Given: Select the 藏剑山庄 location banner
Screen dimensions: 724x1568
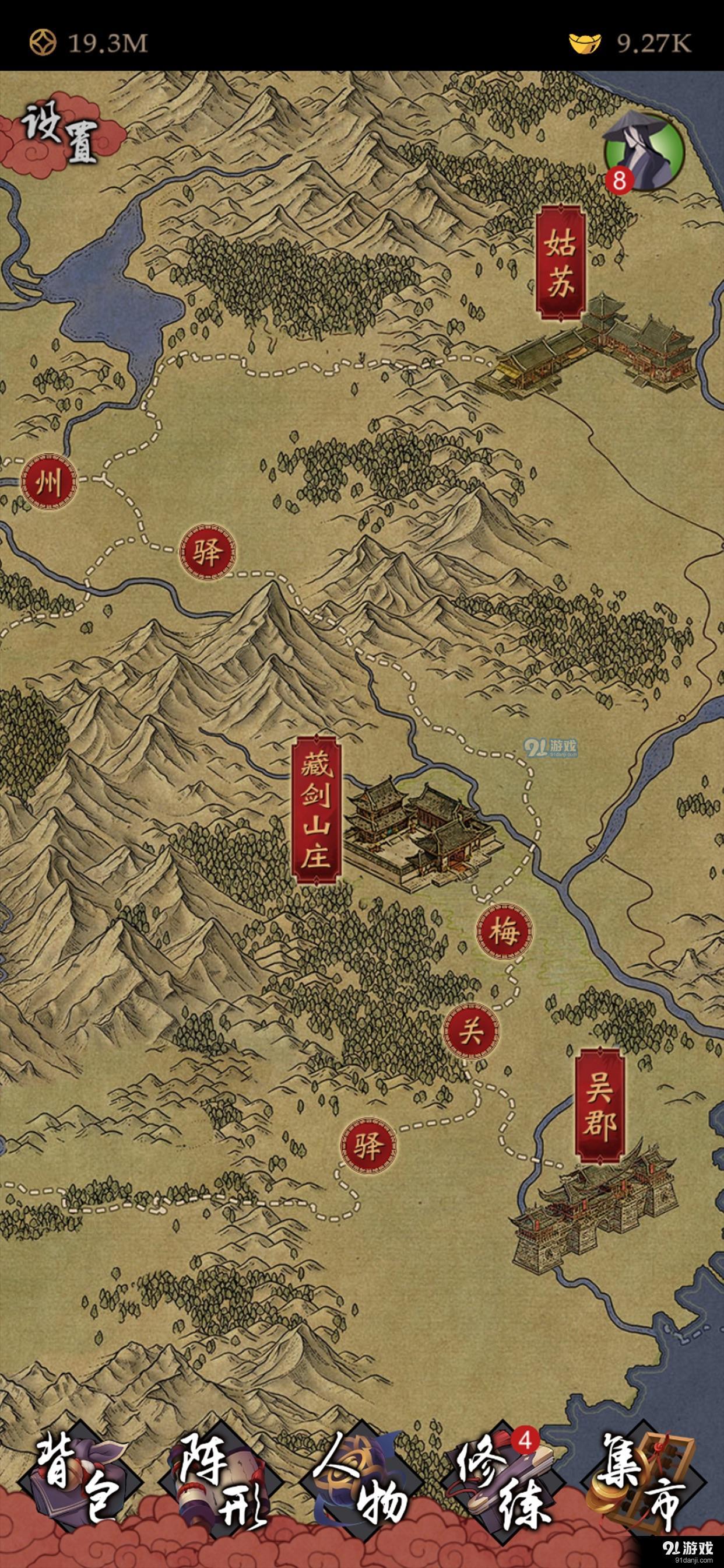Looking at the screenshot, I should pos(317,810).
